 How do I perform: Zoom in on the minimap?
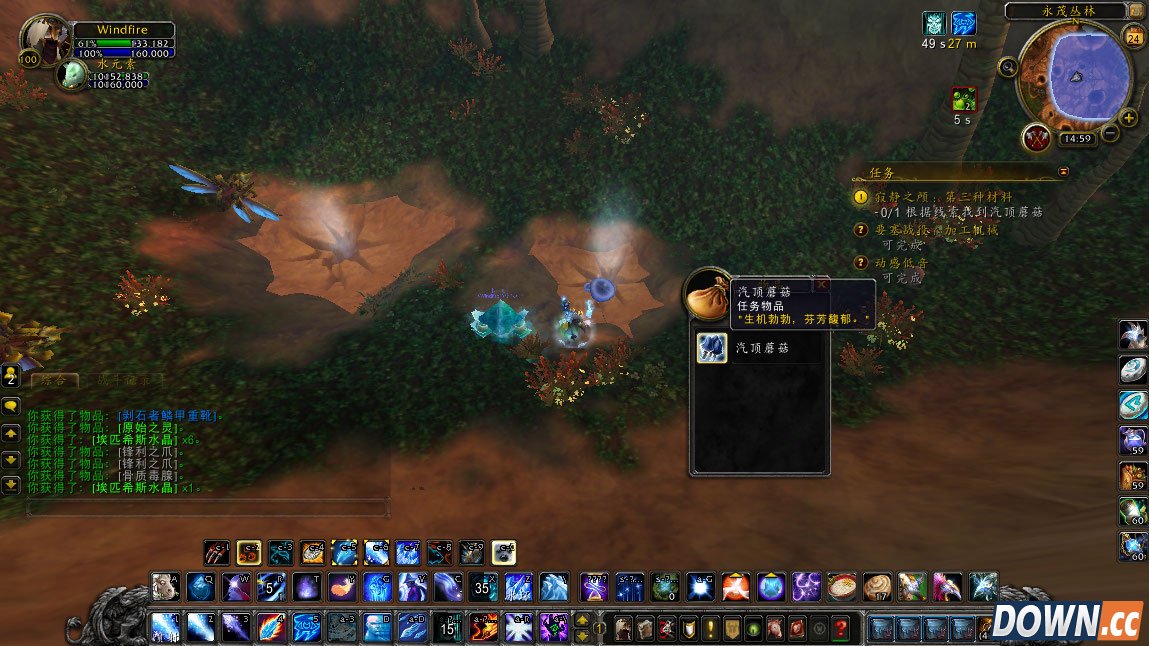[x=1129, y=118]
